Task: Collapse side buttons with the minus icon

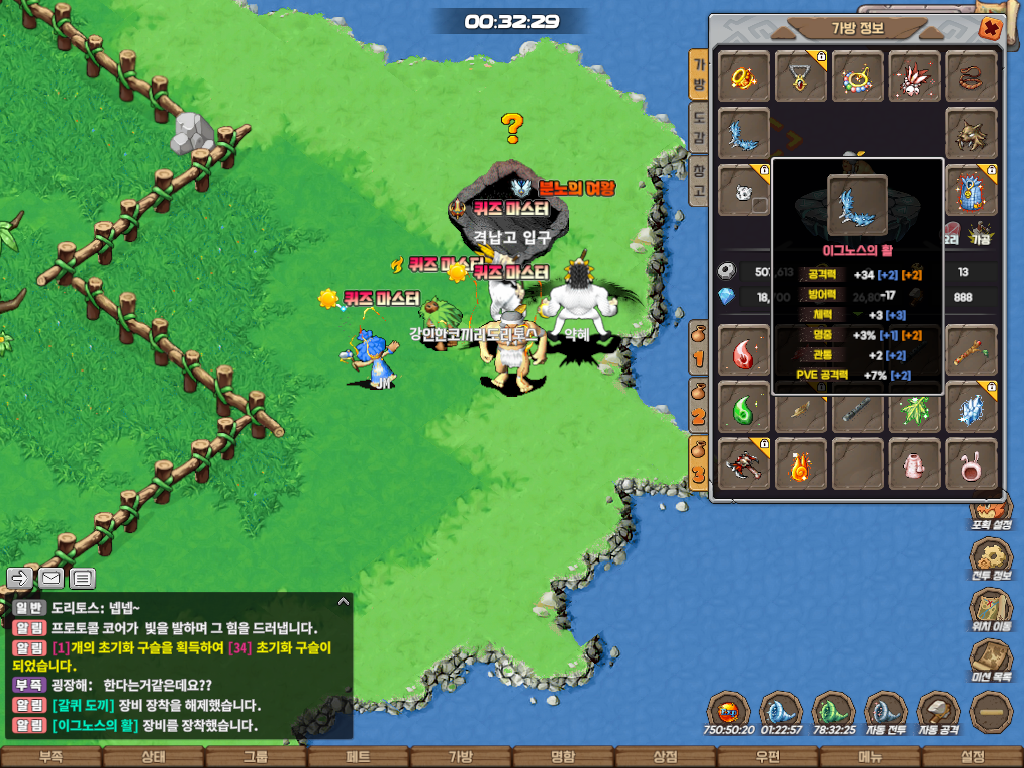Action: (991, 712)
